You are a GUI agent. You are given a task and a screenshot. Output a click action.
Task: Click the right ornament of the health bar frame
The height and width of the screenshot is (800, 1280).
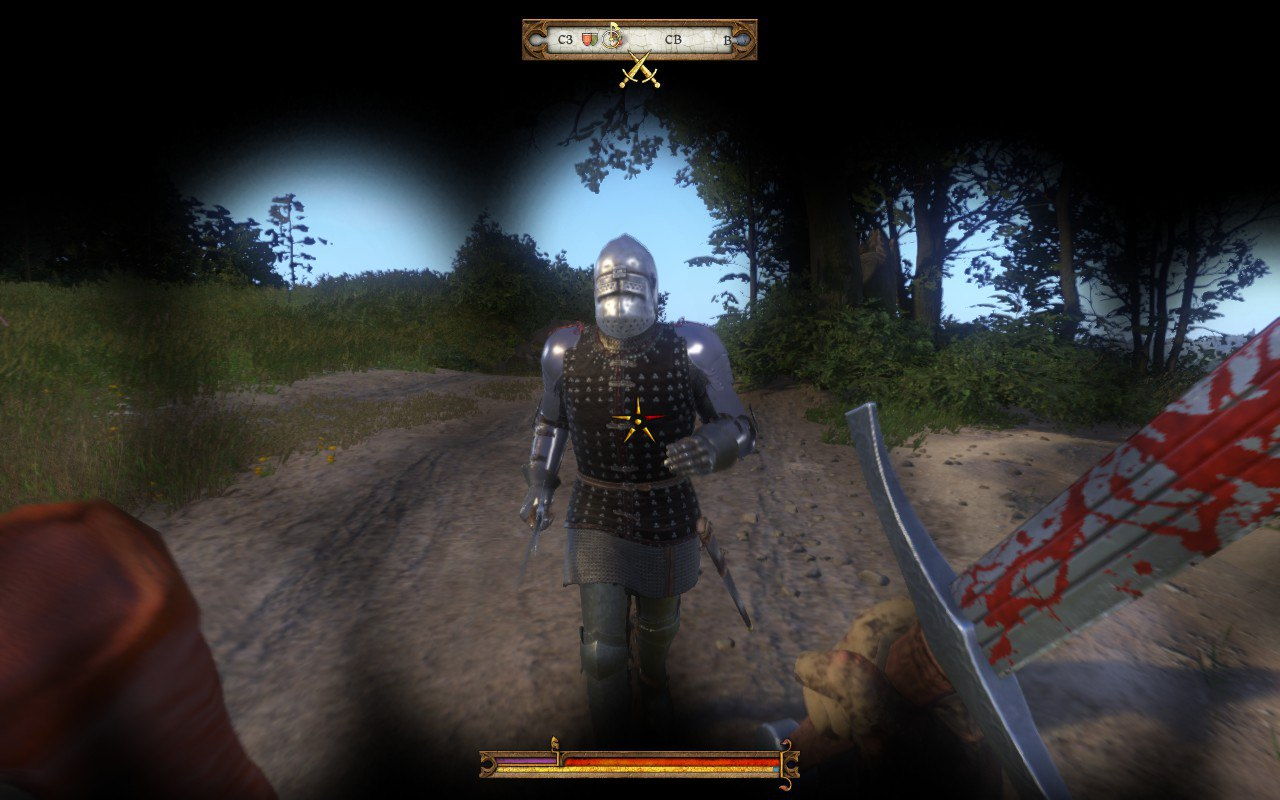(x=791, y=764)
